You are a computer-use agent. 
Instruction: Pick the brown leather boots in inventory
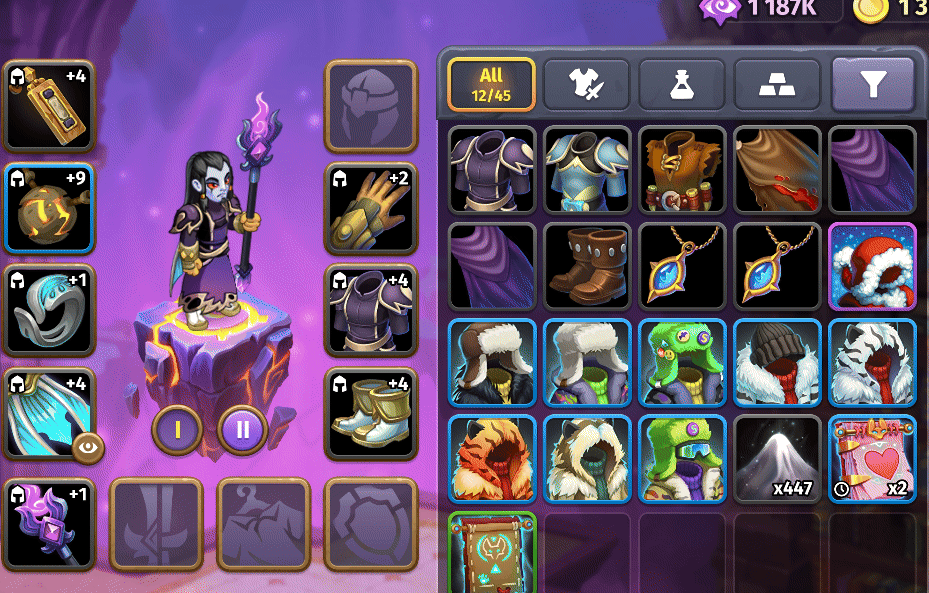(586, 265)
